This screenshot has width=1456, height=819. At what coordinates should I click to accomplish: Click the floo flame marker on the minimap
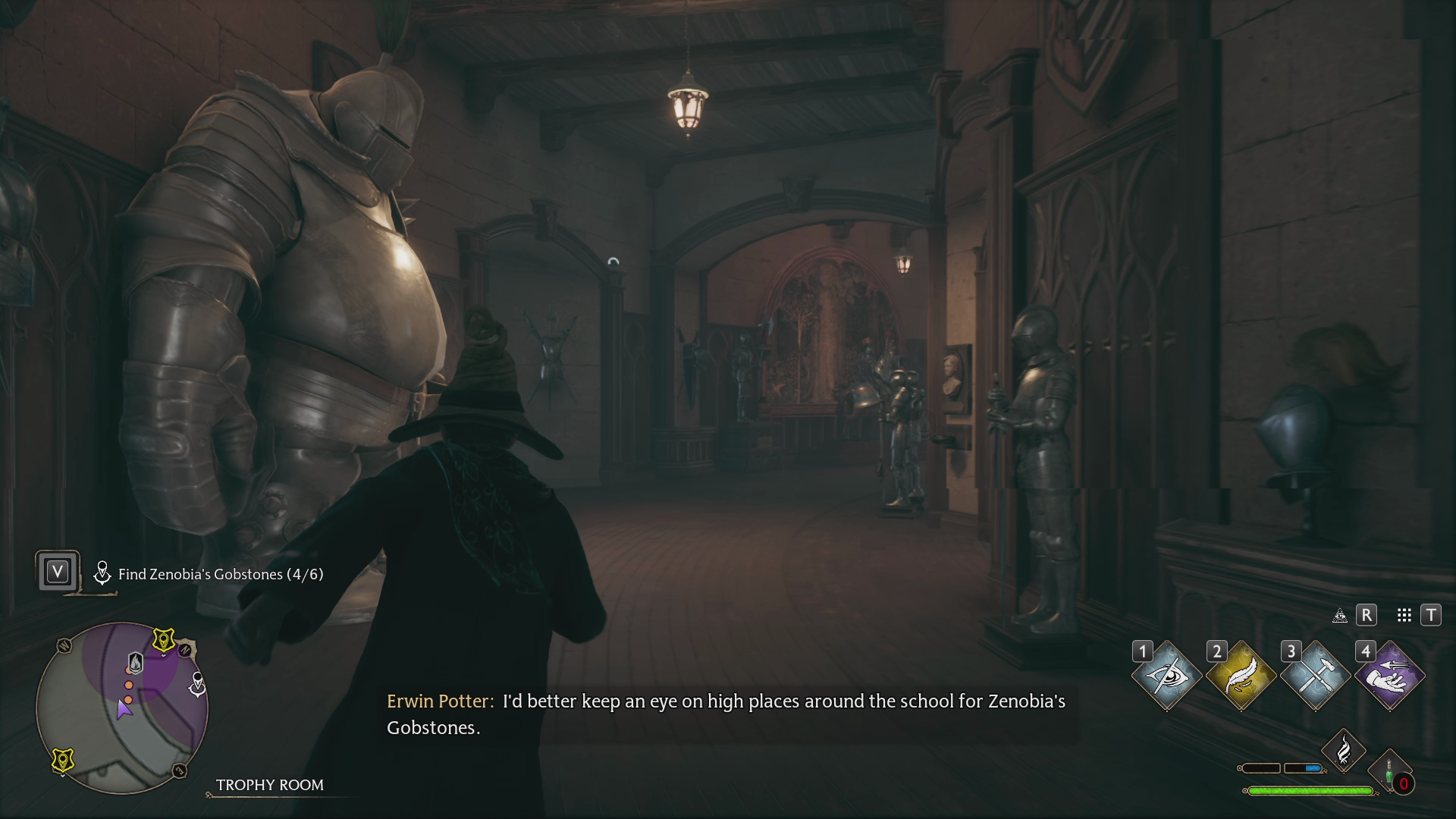(134, 662)
